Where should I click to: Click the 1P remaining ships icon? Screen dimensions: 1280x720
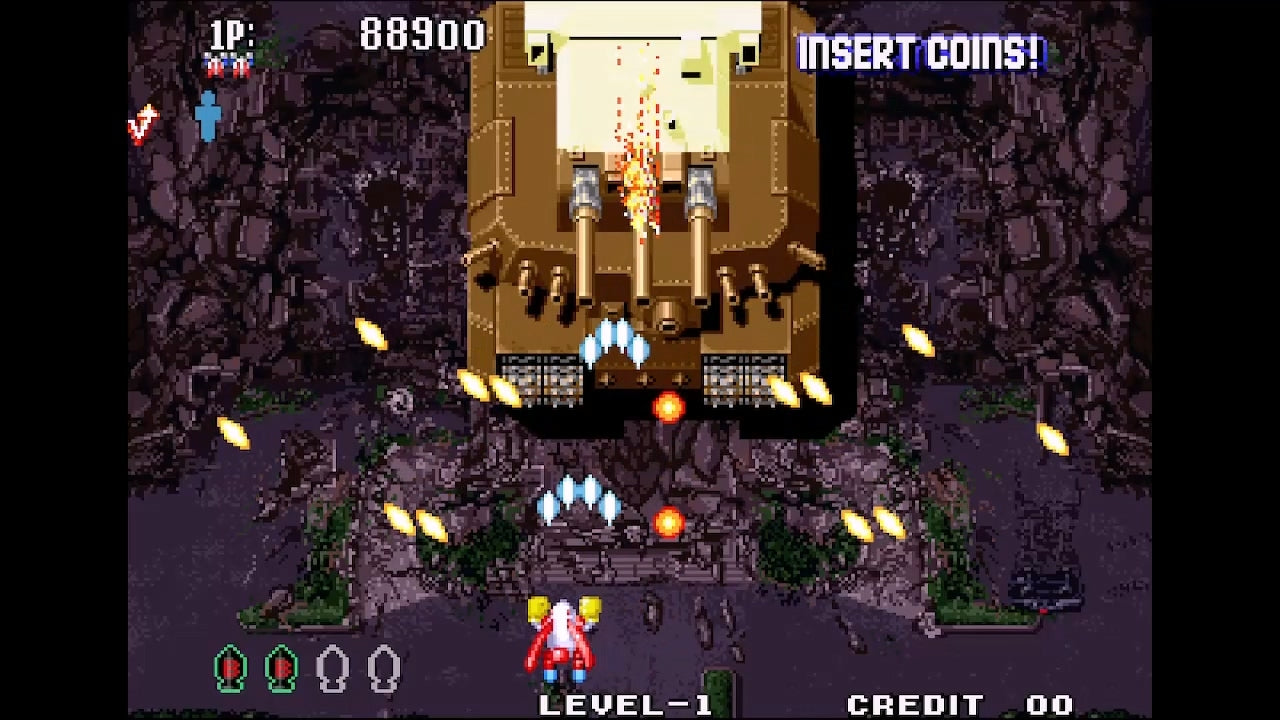(x=228, y=67)
